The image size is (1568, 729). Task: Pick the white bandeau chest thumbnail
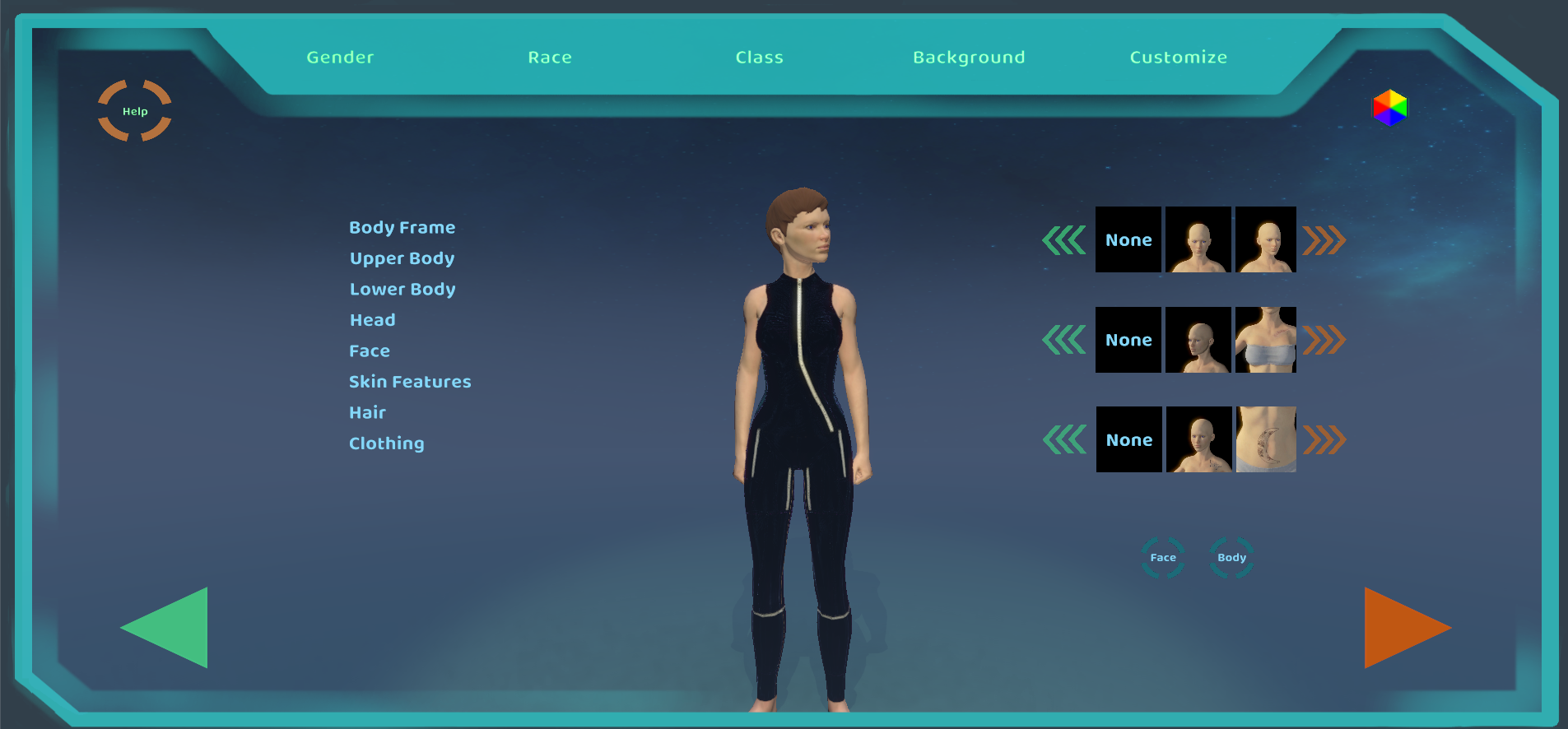click(1266, 340)
